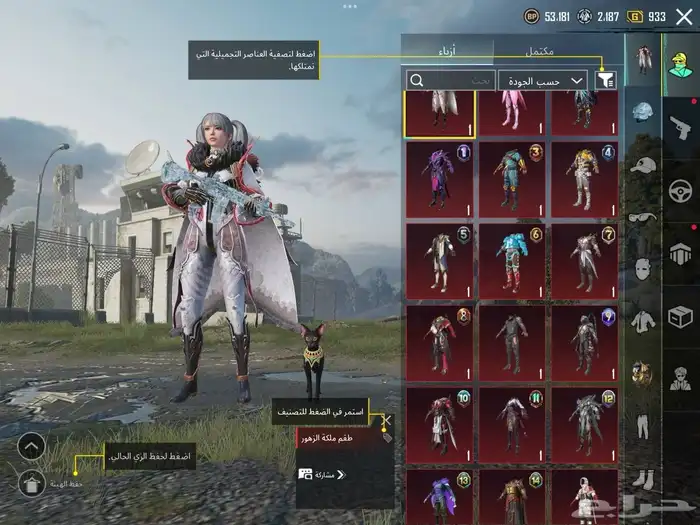Show the pants category

643,424
